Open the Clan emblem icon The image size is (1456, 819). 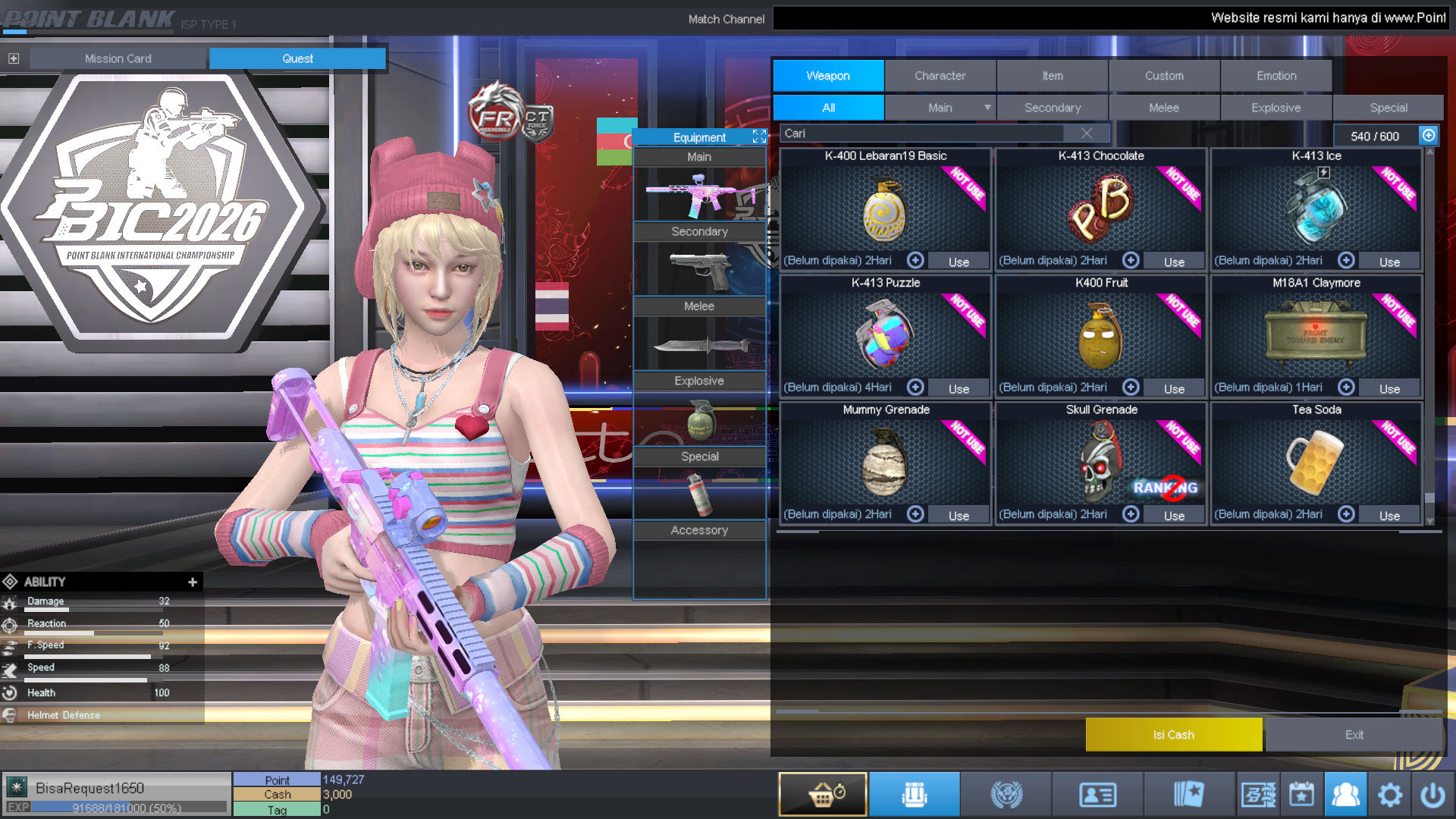point(1007,794)
